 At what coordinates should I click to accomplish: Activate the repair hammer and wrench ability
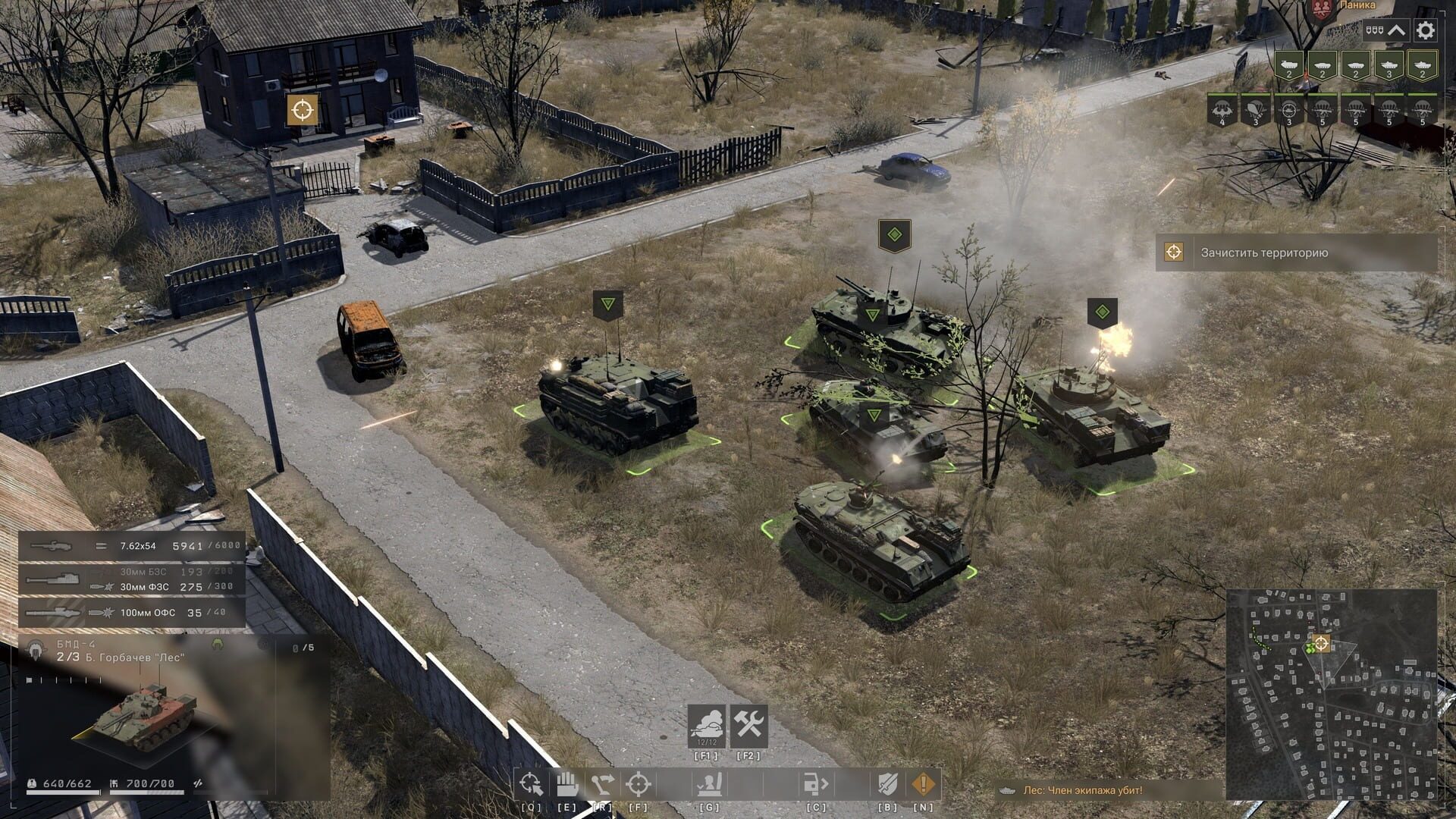[749, 726]
